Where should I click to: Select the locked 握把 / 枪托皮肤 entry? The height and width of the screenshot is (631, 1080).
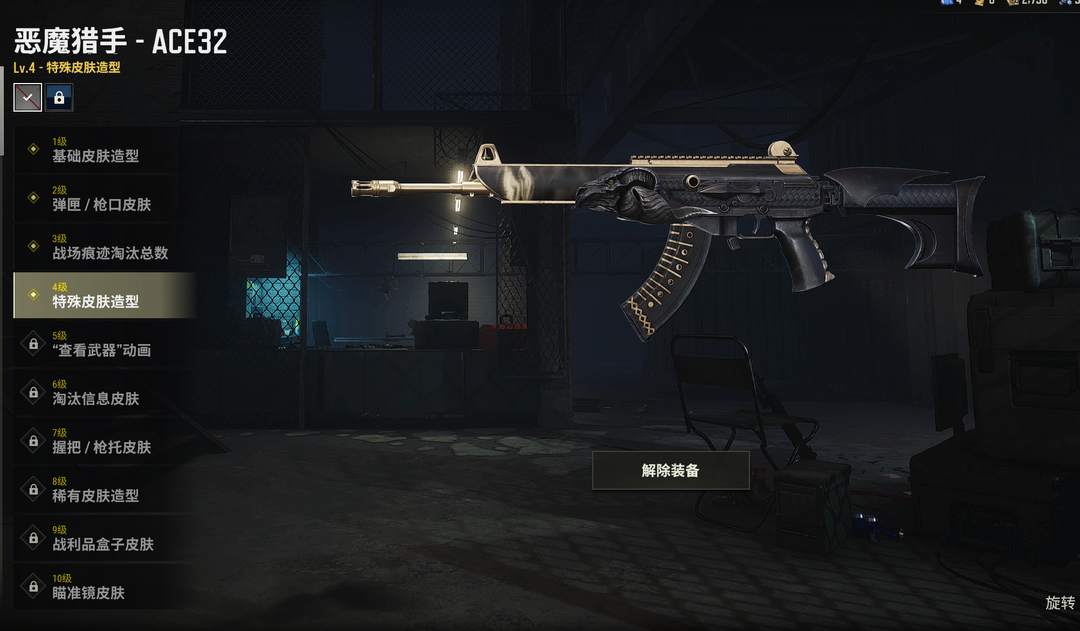coord(98,441)
